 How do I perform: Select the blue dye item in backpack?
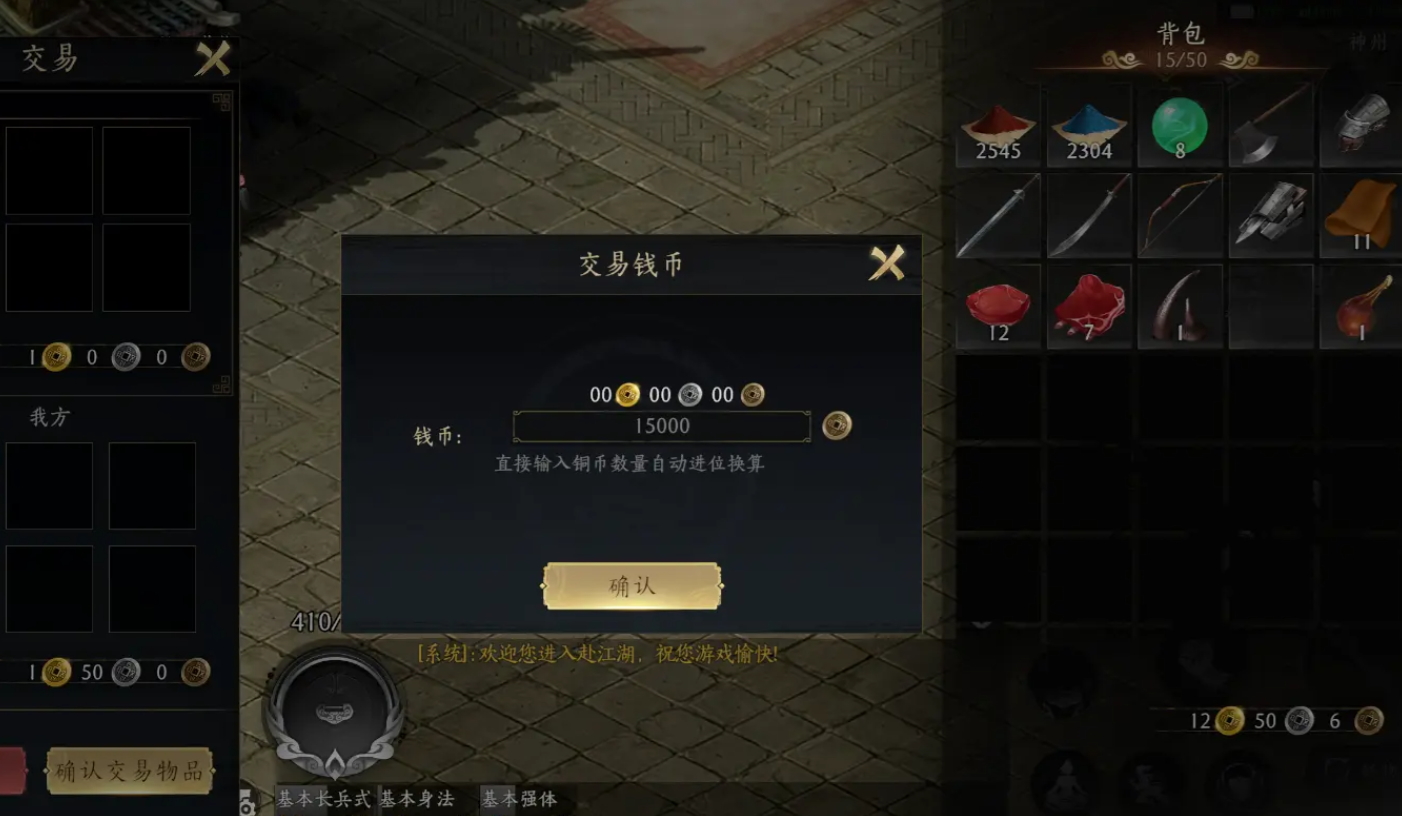pos(1089,125)
